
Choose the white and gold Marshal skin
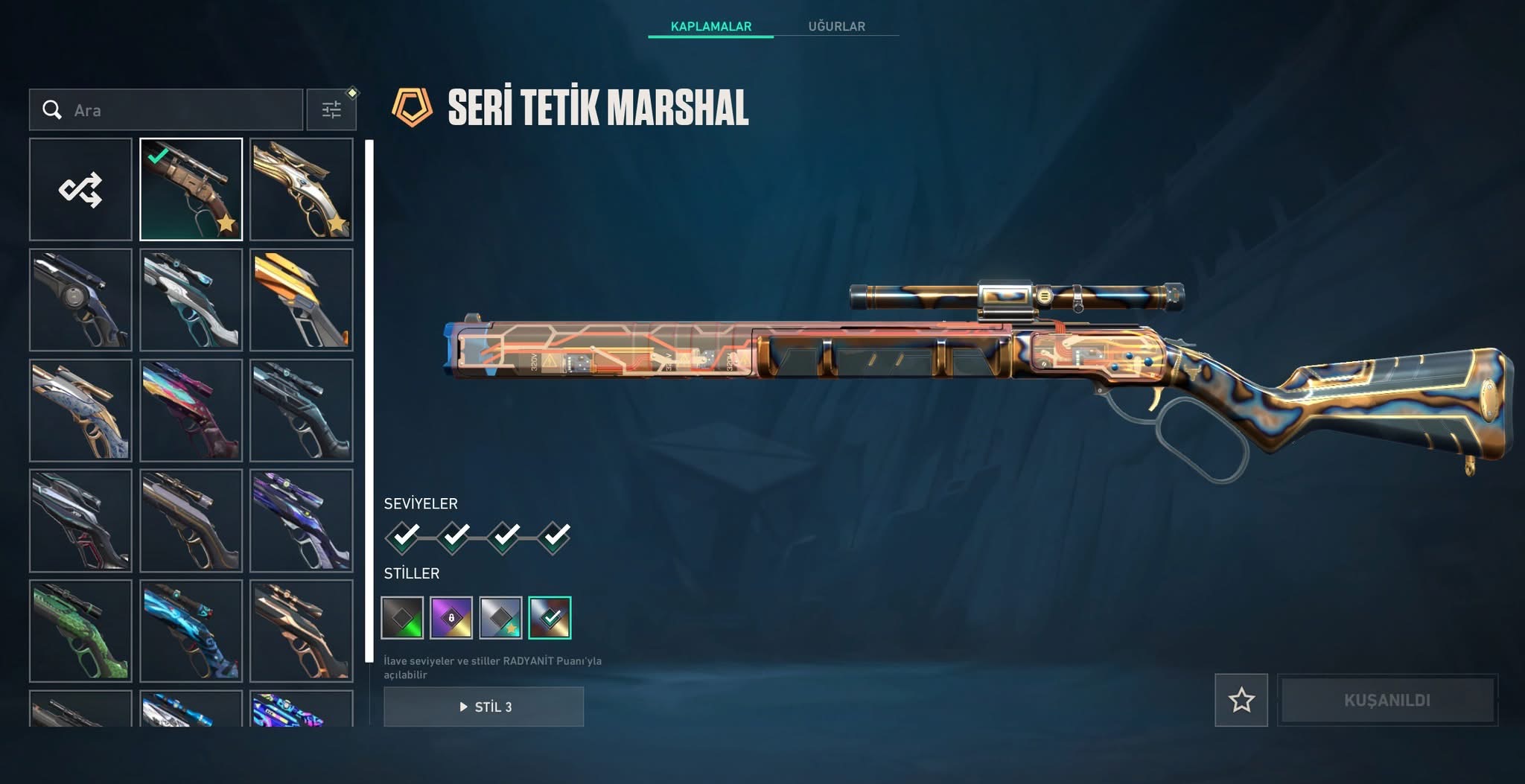301,189
